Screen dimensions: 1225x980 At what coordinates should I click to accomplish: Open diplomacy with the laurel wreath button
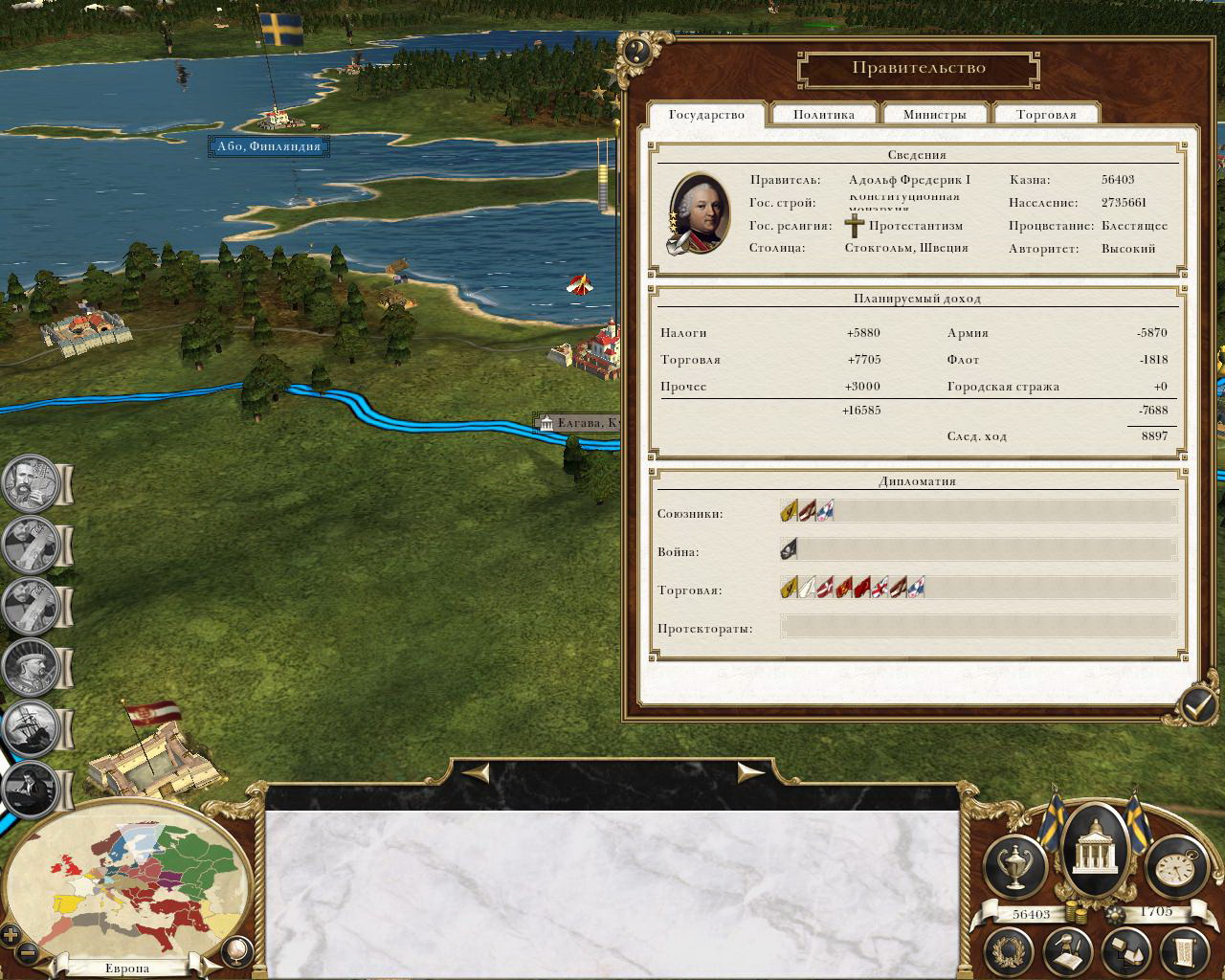pyautogui.click(x=1013, y=951)
